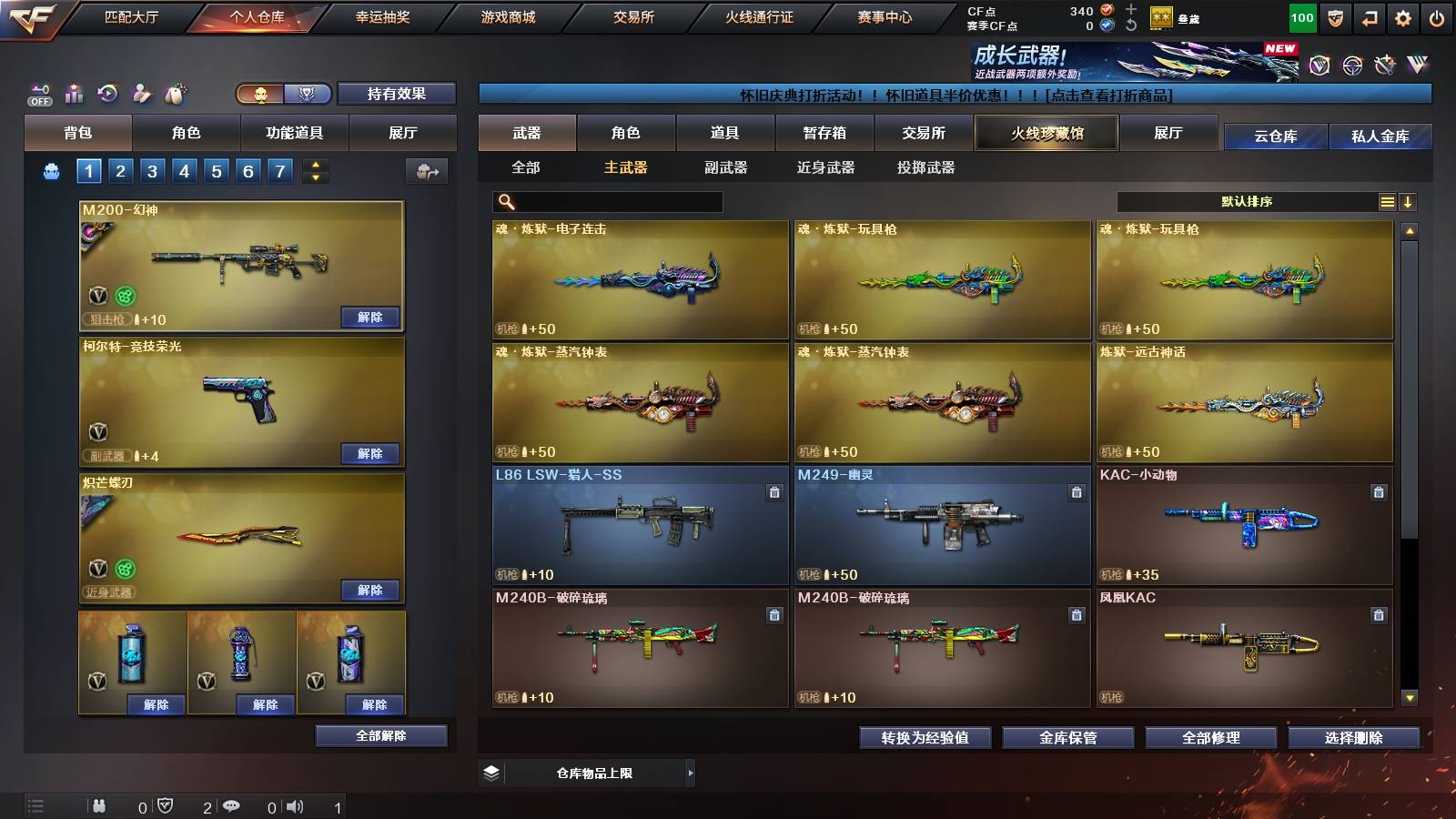
Task: Click the 转换为经验值 button at the bottom
Action: tap(926, 738)
